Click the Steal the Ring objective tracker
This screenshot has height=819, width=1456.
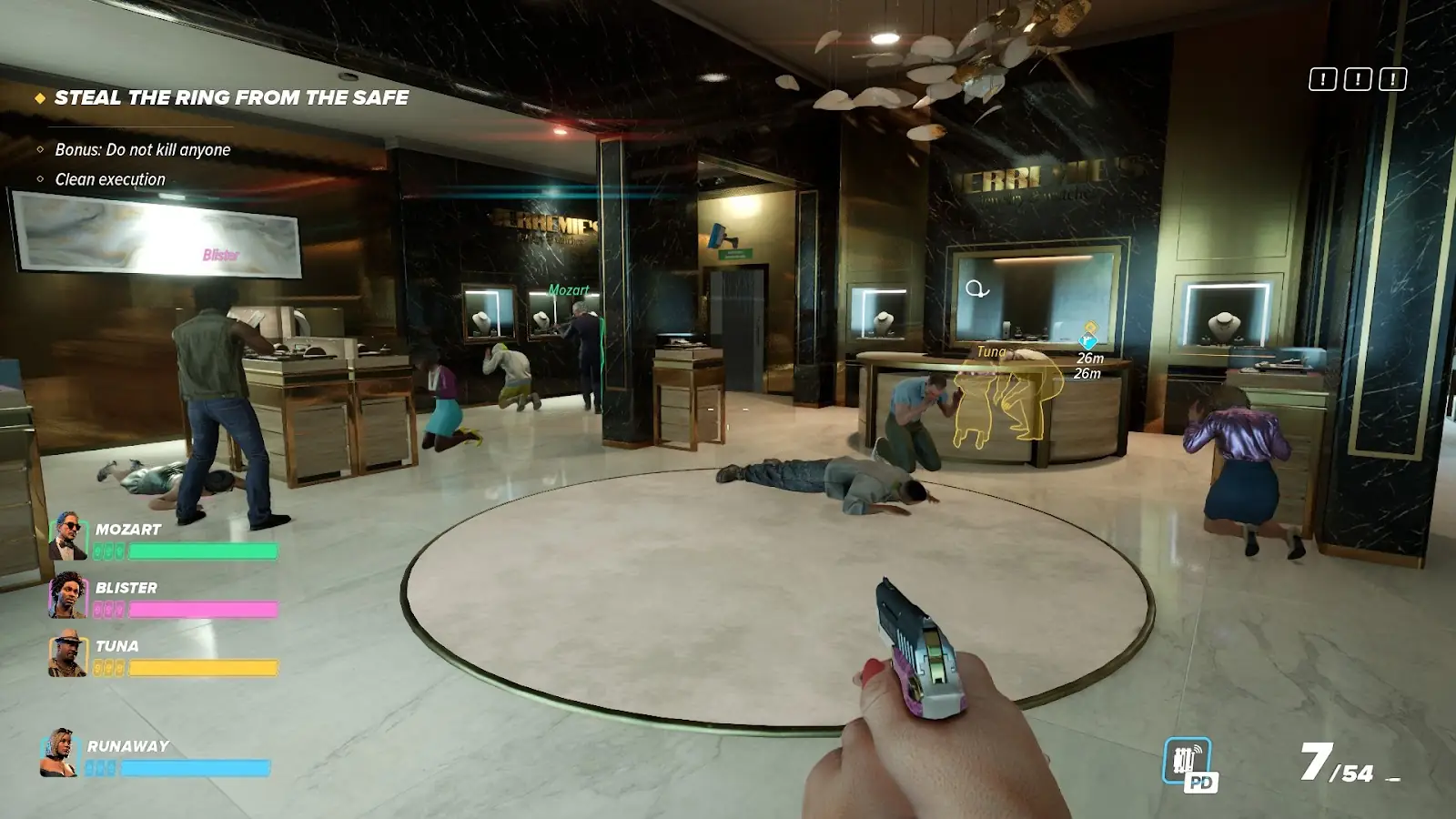[231, 97]
